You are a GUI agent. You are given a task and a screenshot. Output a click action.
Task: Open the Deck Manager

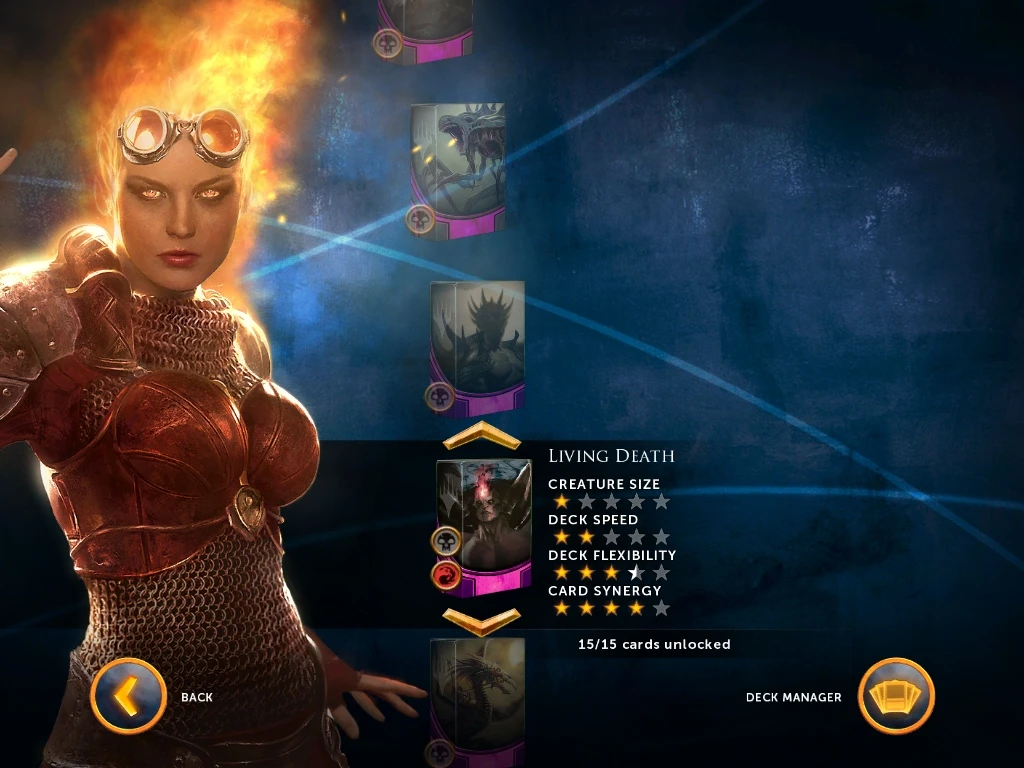coord(896,696)
